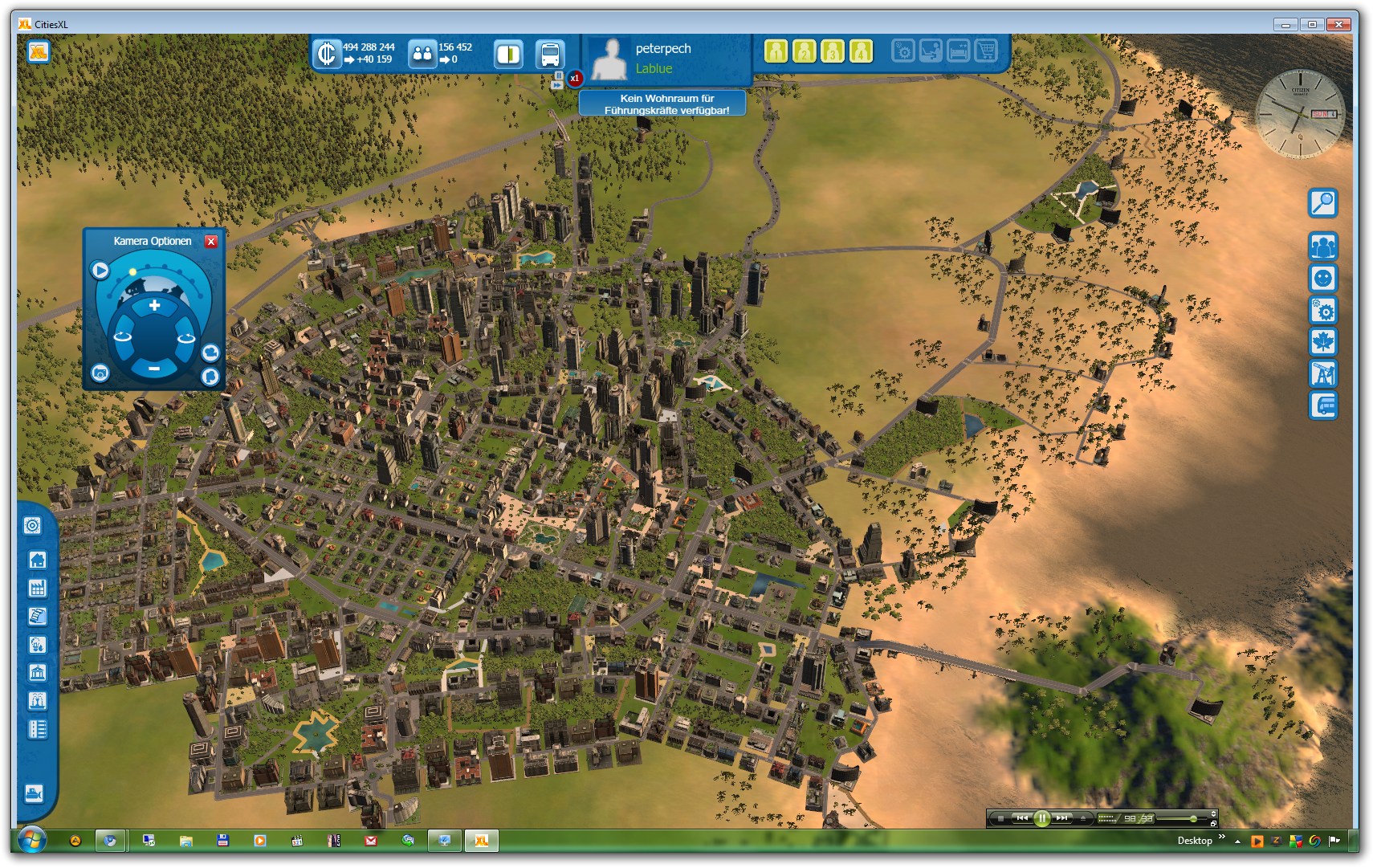1373x868 pixels.
Task: Open the house residential build menu
Action: click(37, 560)
